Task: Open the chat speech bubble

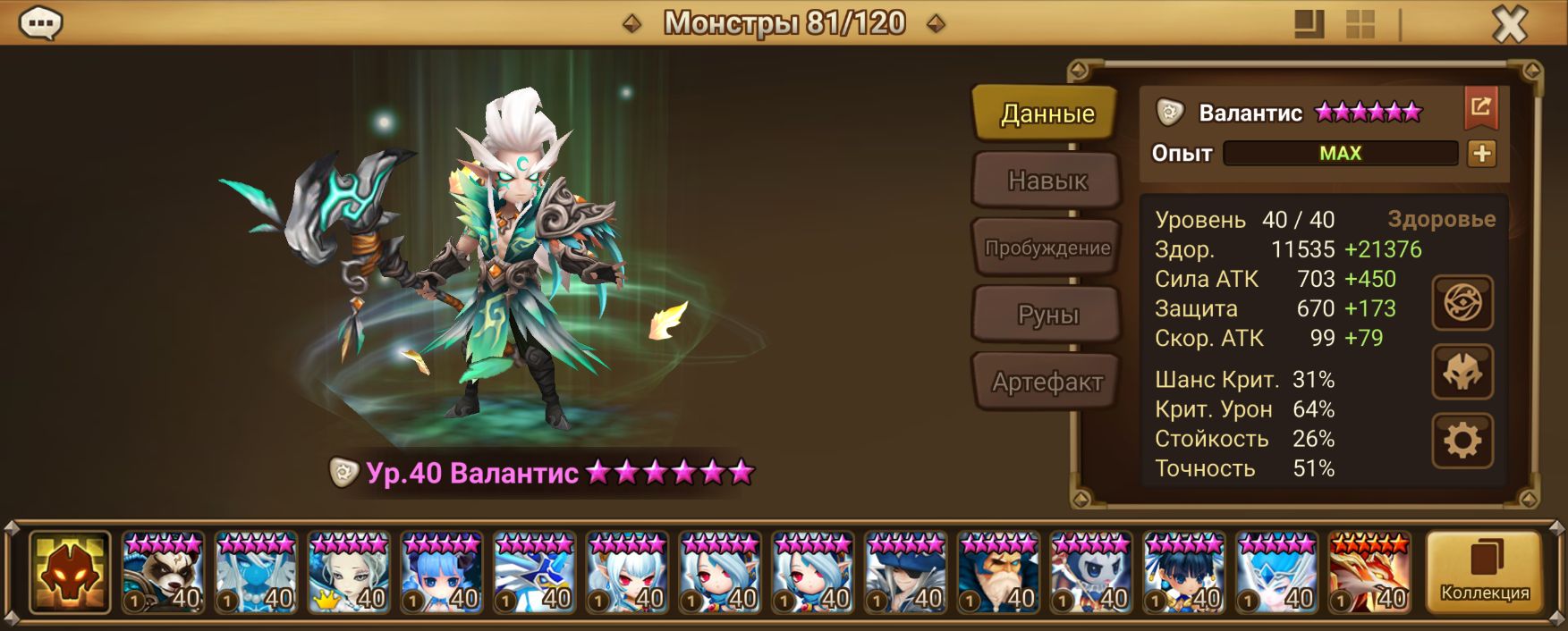Action: (40, 23)
